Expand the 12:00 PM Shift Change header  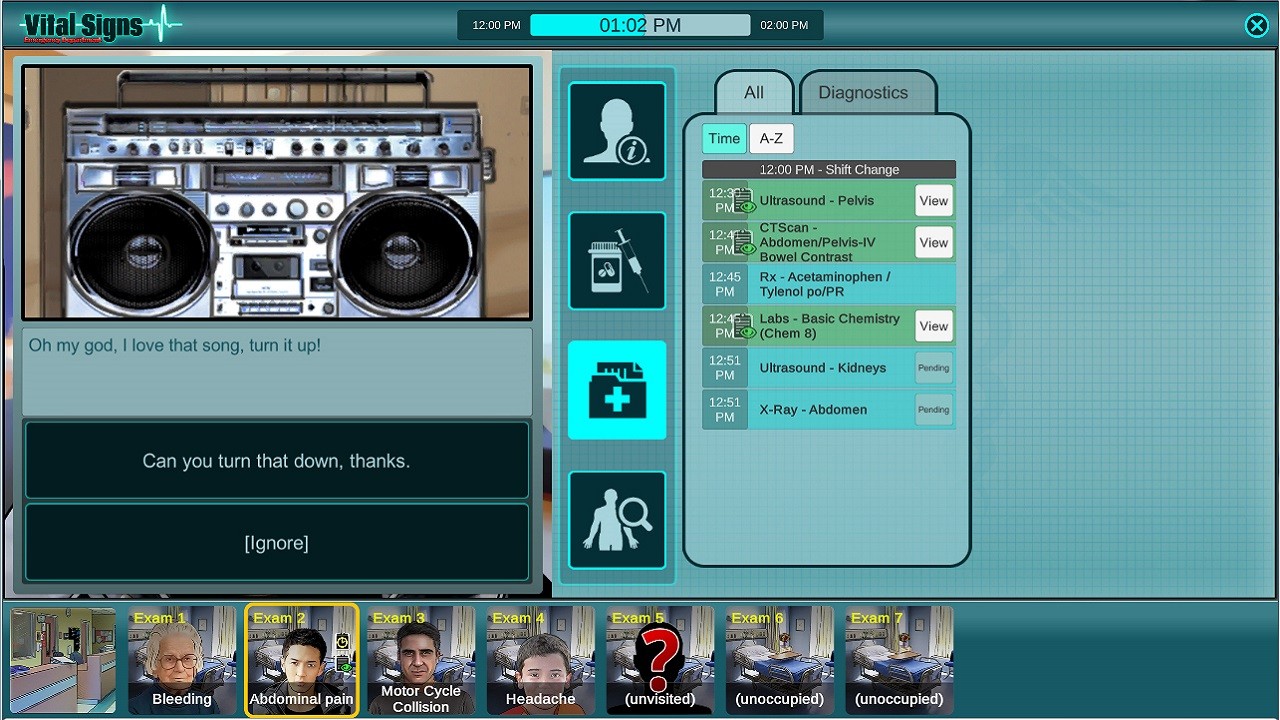(827, 169)
